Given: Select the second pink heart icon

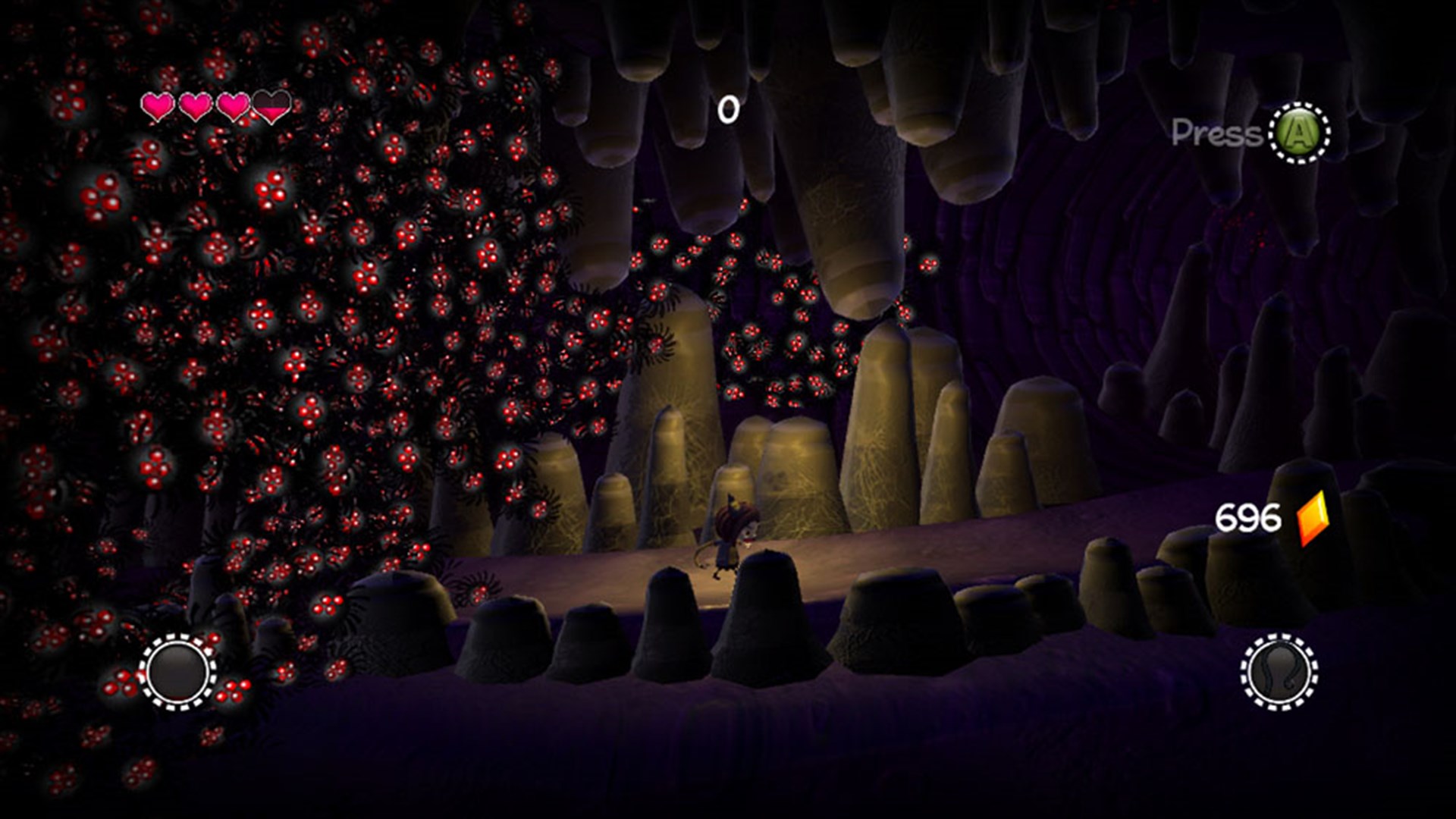Looking at the screenshot, I should [196, 108].
